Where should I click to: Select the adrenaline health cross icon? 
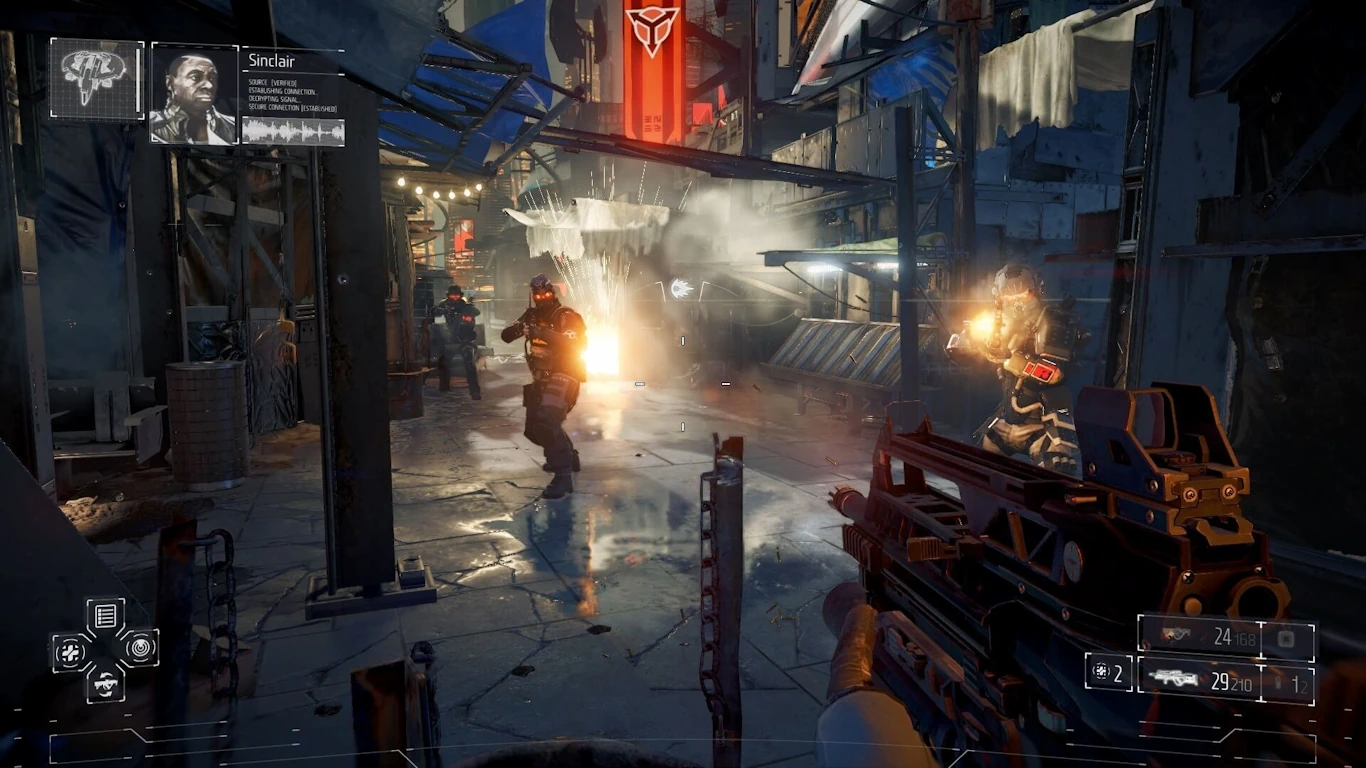[71, 651]
